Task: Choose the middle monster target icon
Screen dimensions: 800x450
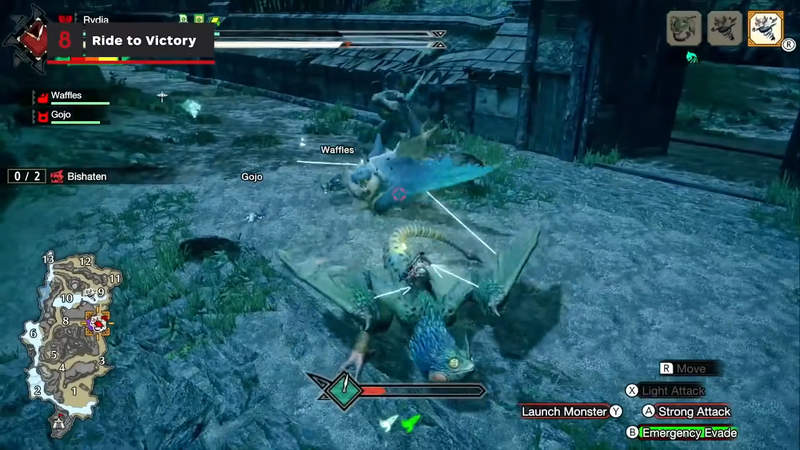Action: [723, 28]
